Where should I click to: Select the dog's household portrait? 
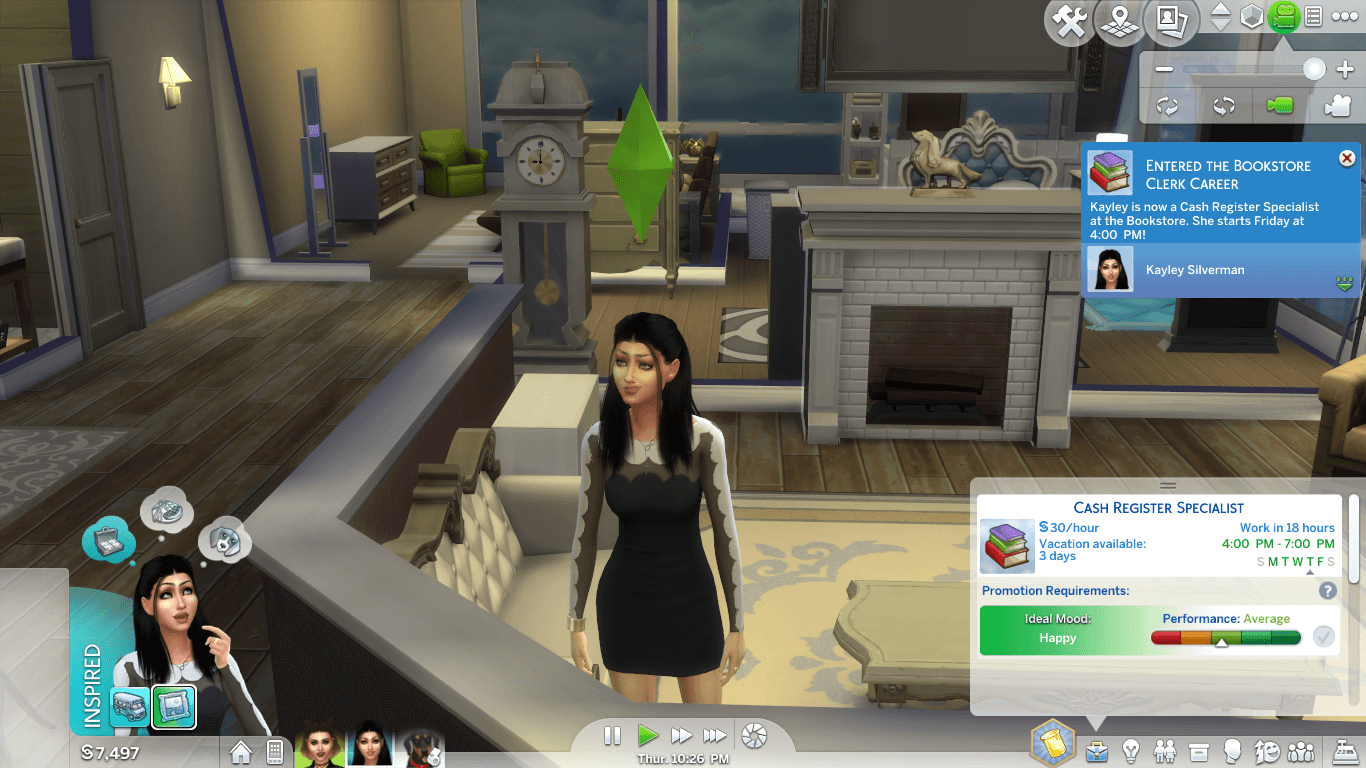(x=418, y=746)
